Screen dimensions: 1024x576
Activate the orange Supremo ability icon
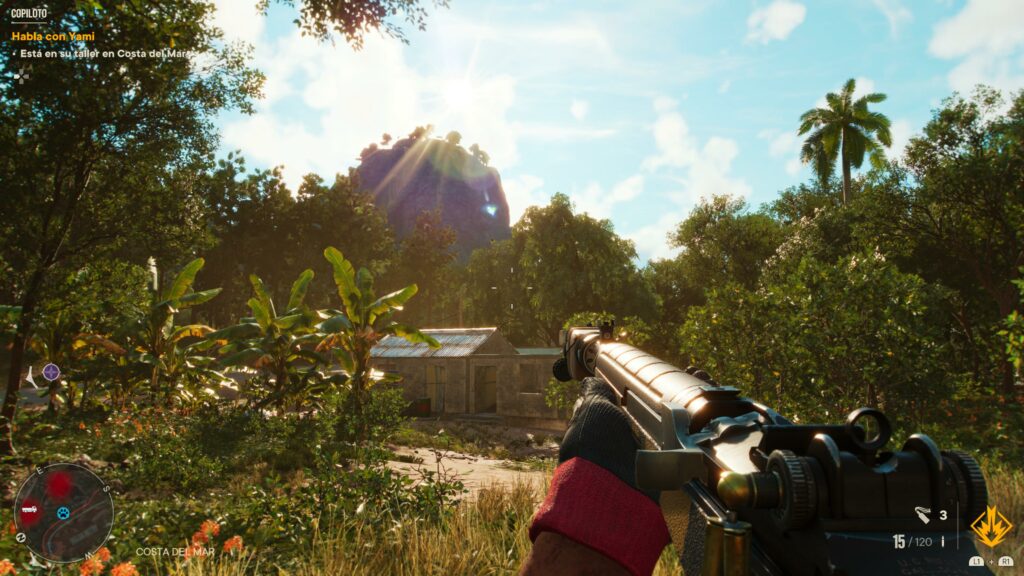990,526
